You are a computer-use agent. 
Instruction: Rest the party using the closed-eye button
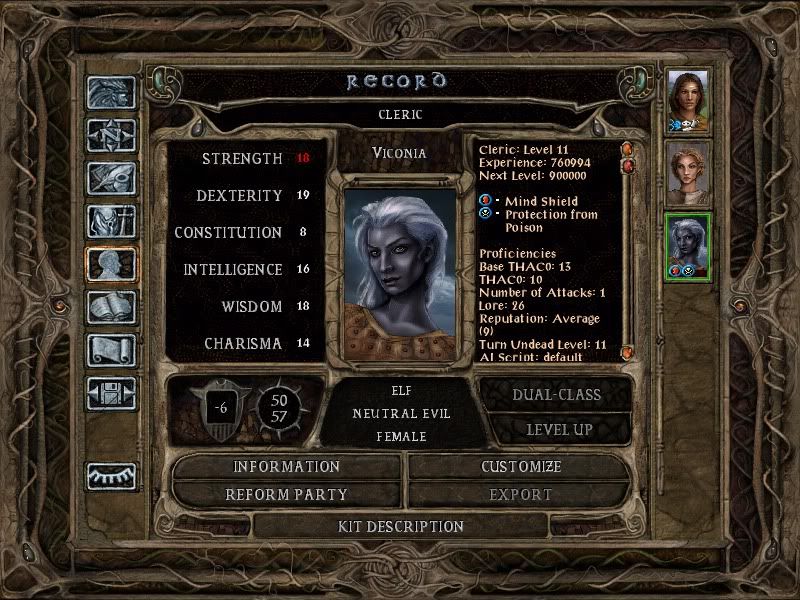(111, 477)
